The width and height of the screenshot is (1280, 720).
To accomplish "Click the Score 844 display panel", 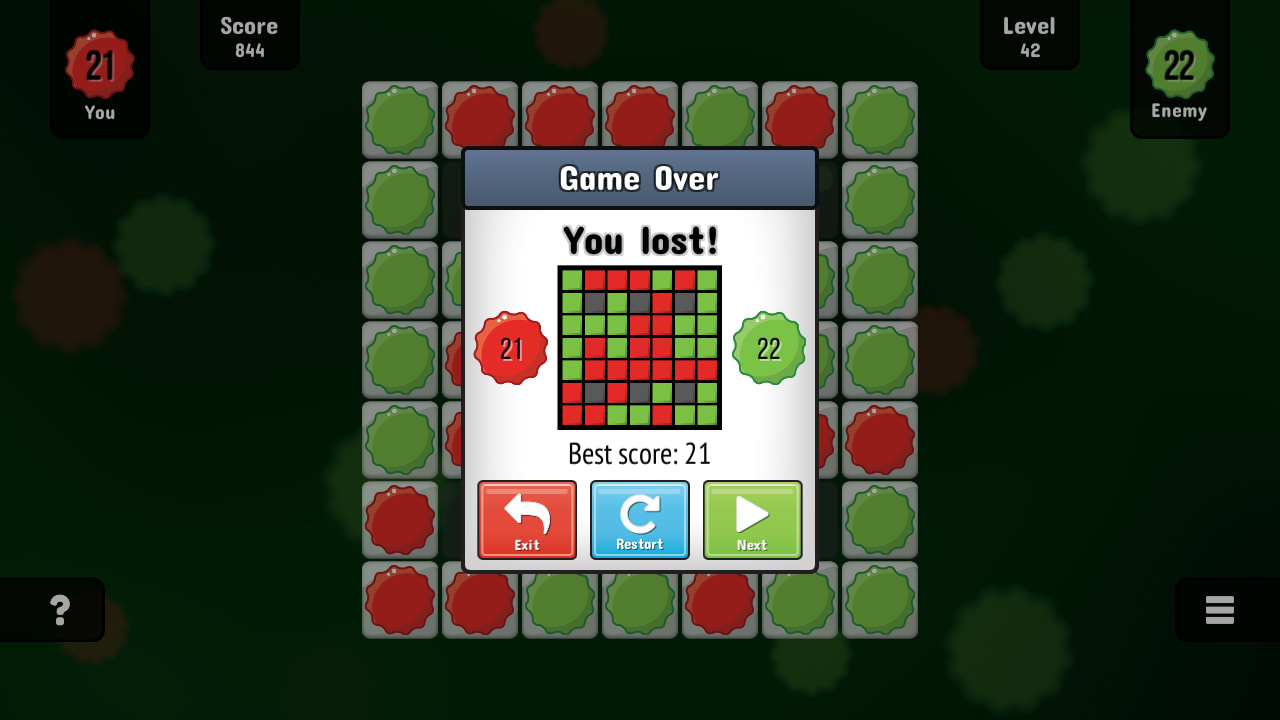I will (249, 35).
